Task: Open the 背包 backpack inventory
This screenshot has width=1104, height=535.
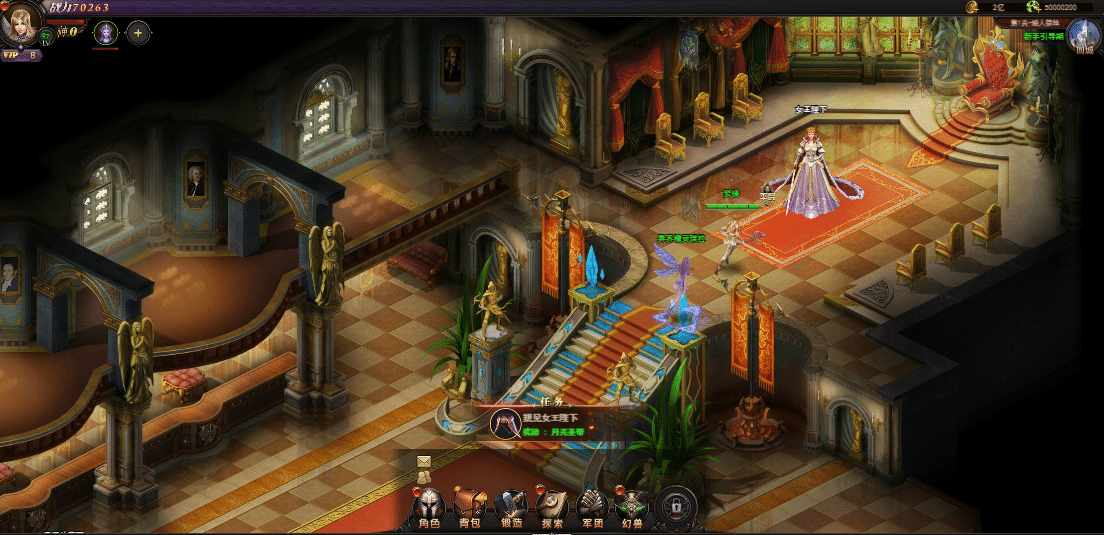Action: tap(469, 508)
